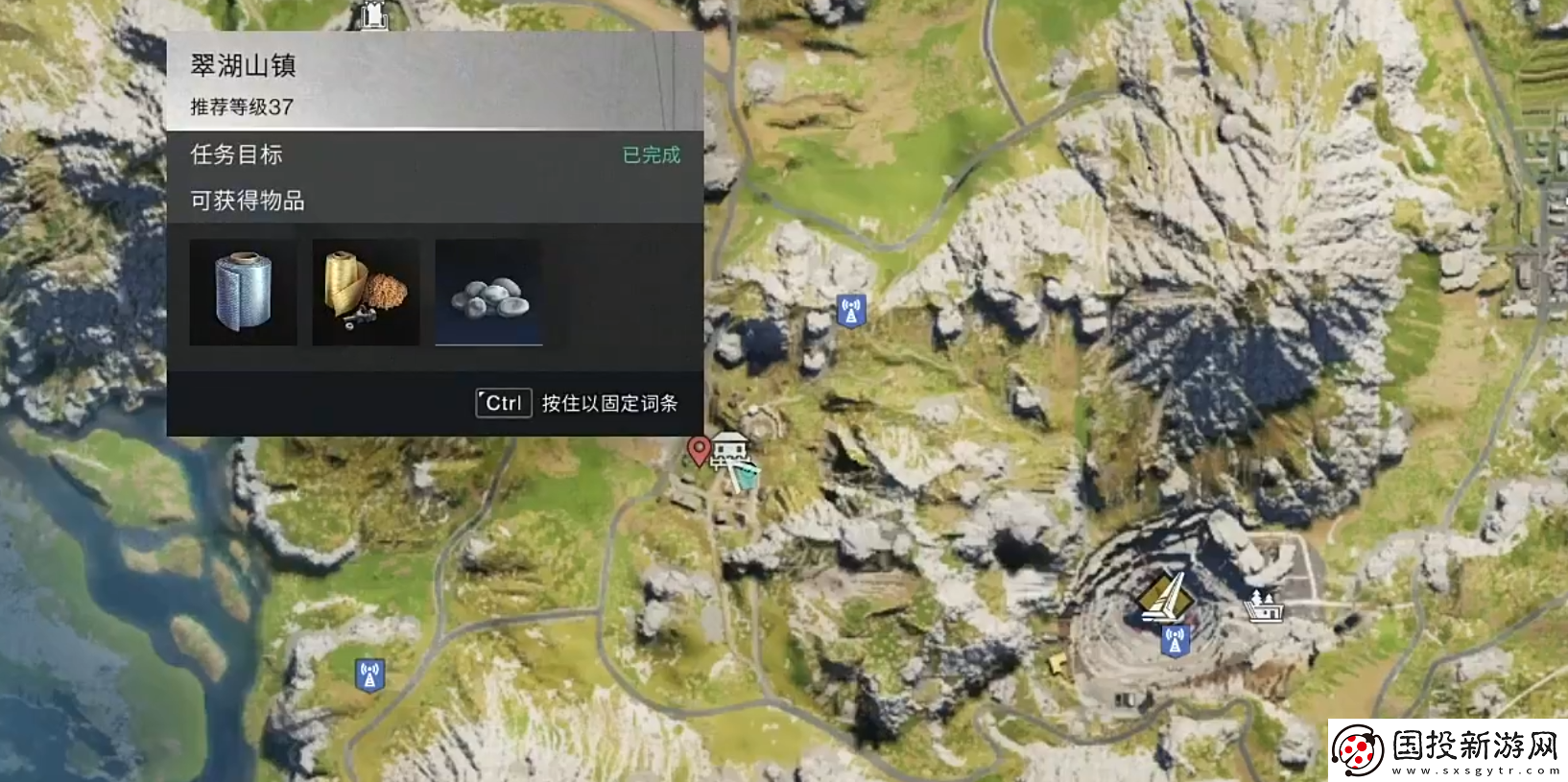1568x782 pixels.
Task: Click the radio tower marker below the gold sail
Action: 1175,640
